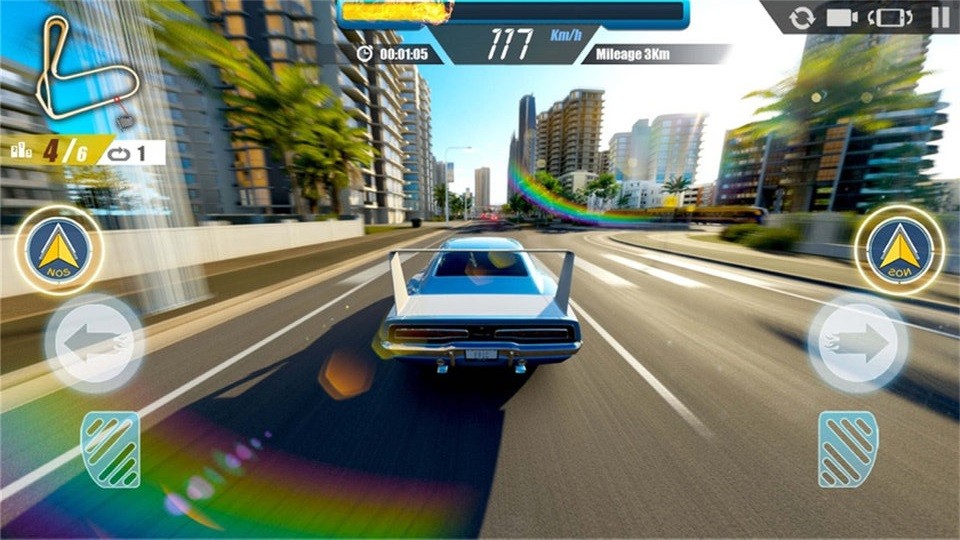Tap the left brake pedal

pyautogui.click(x=110, y=449)
